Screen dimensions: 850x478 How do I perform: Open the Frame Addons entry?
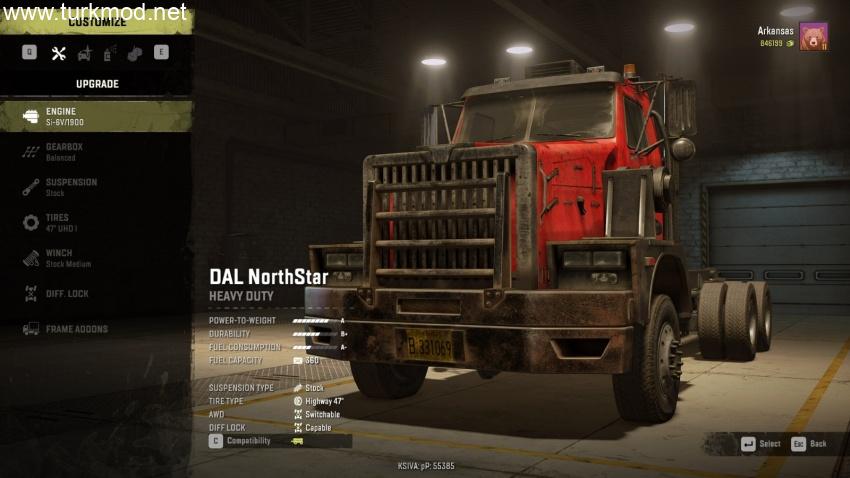click(96, 329)
